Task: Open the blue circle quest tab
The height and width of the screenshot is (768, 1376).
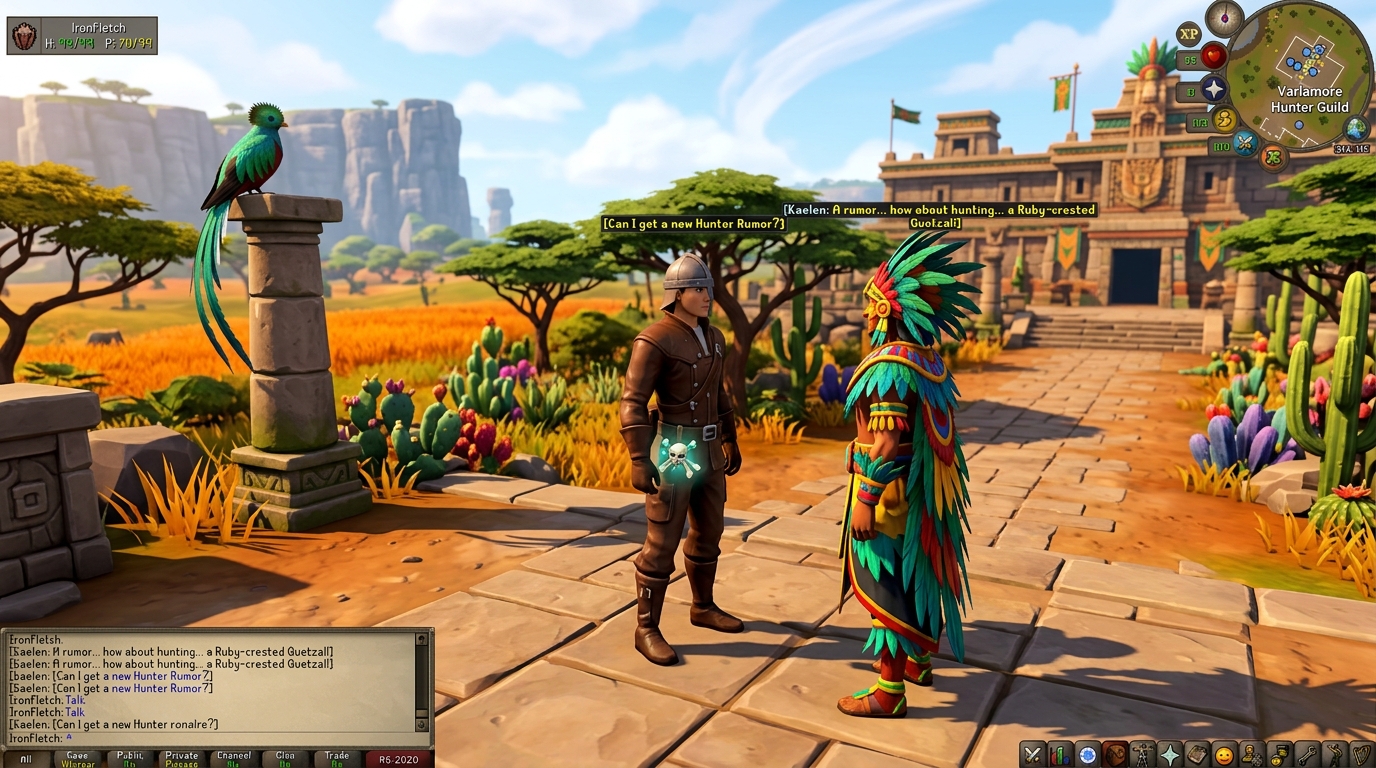Action: point(1087,754)
